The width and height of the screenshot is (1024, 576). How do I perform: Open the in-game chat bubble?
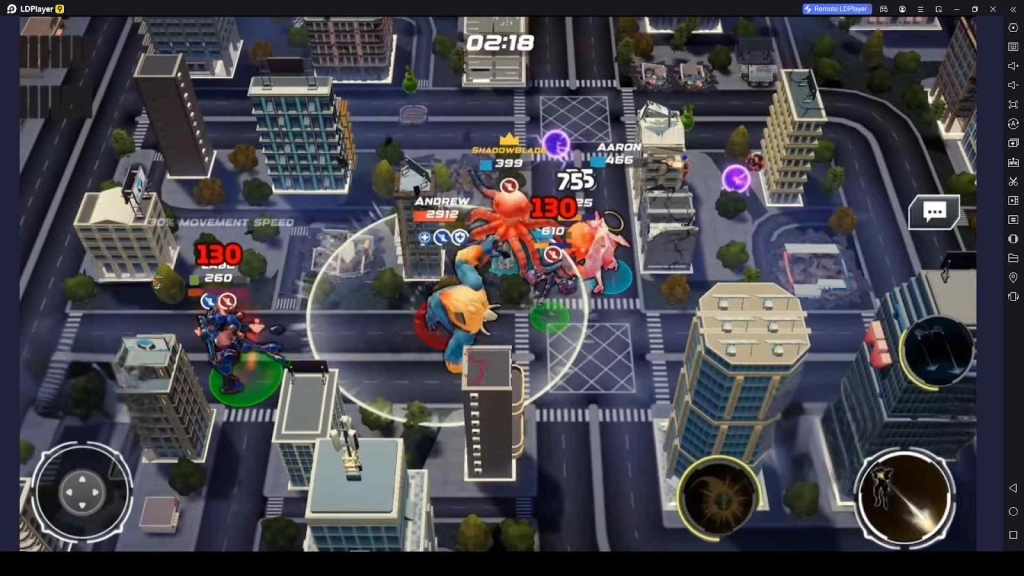934,212
